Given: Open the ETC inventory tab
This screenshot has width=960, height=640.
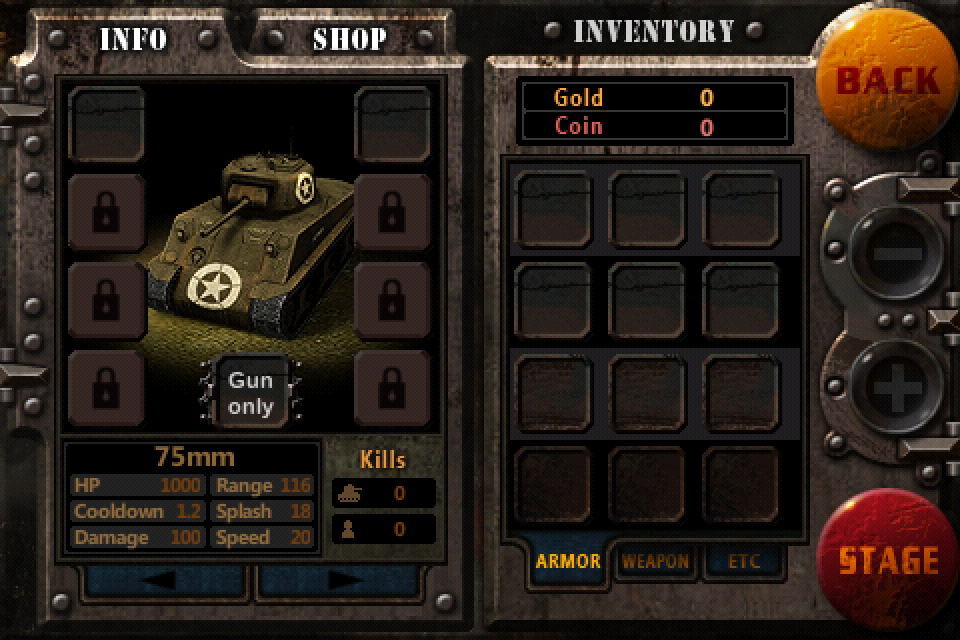Looking at the screenshot, I should click(x=743, y=561).
